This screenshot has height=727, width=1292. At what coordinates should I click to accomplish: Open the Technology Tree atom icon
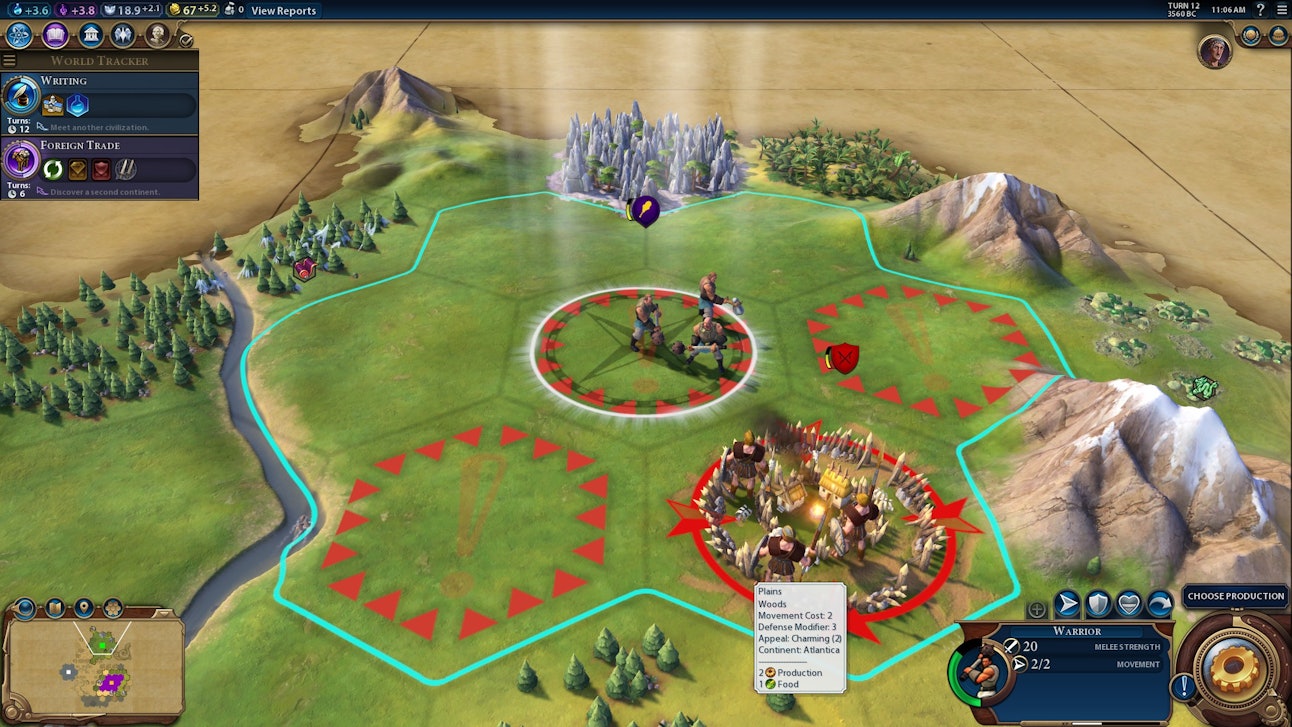(19, 35)
